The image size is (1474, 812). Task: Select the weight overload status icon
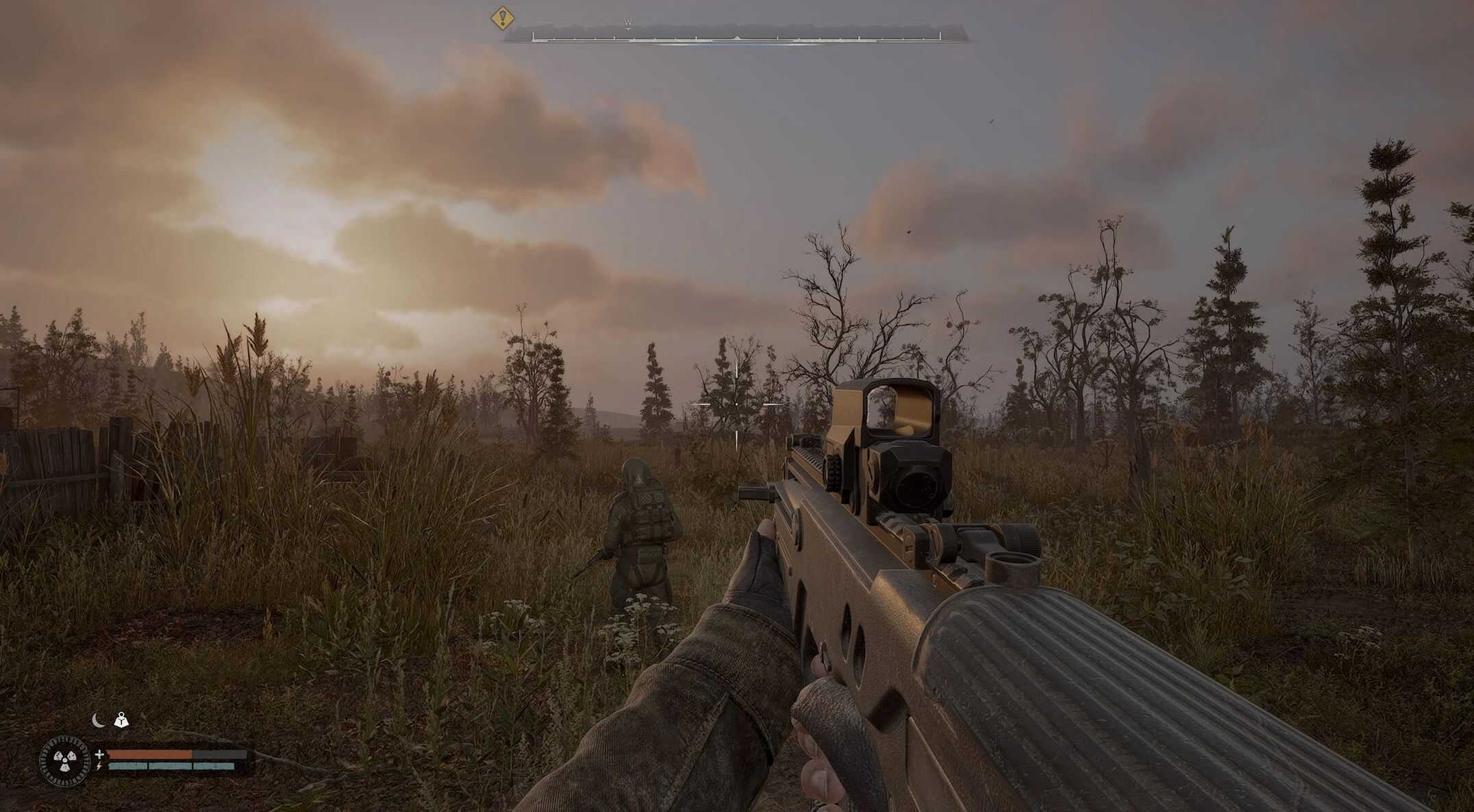pyautogui.click(x=121, y=720)
